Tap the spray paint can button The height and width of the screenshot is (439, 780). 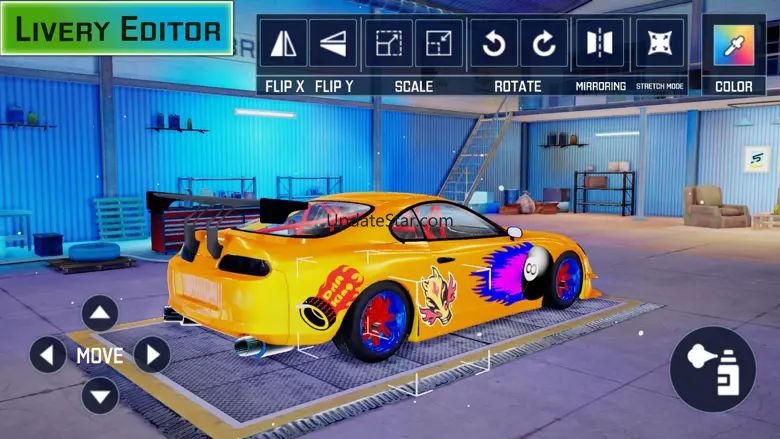point(713,369)
